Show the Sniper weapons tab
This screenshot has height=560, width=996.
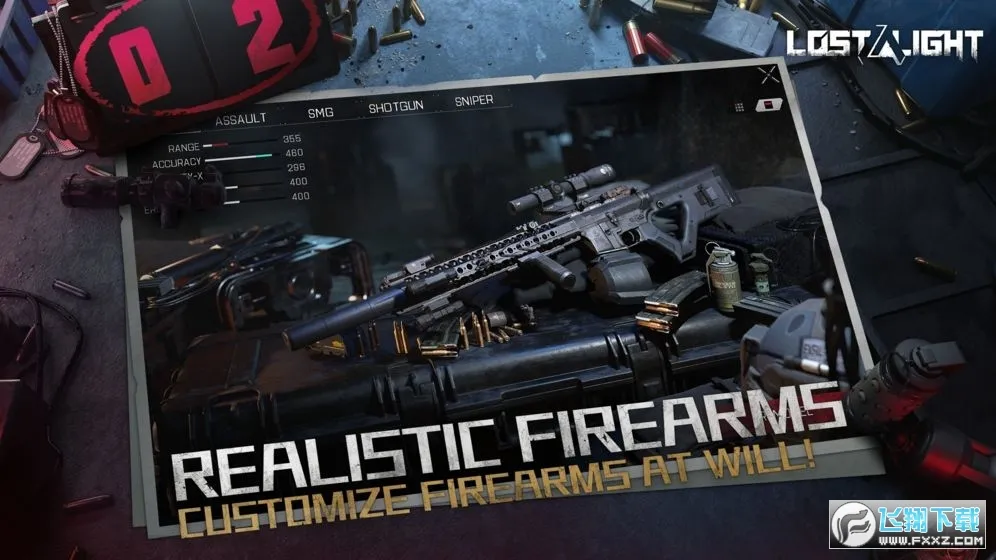pyautogui.click(x=474, y=101)
